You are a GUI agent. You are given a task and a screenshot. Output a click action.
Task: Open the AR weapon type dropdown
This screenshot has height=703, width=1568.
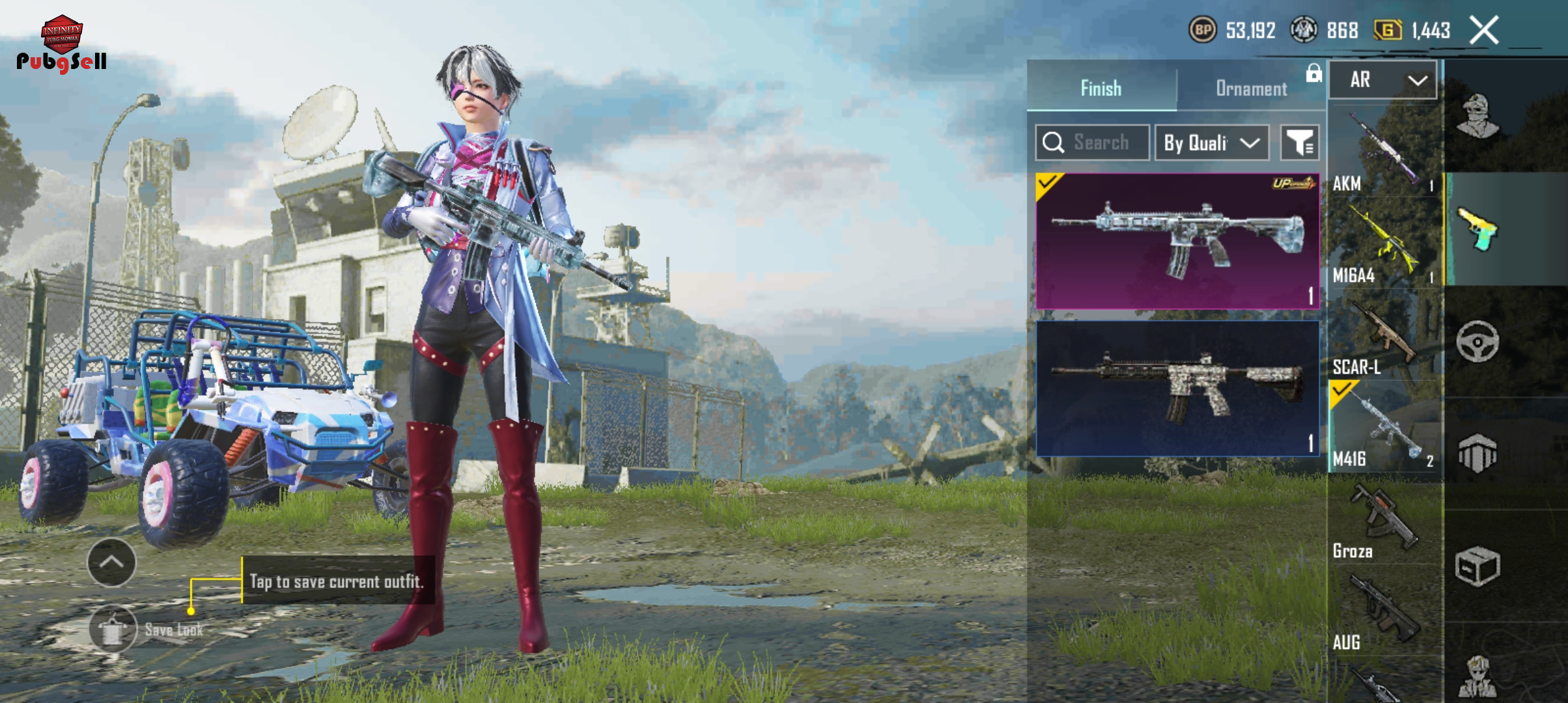pos(1382,80)
